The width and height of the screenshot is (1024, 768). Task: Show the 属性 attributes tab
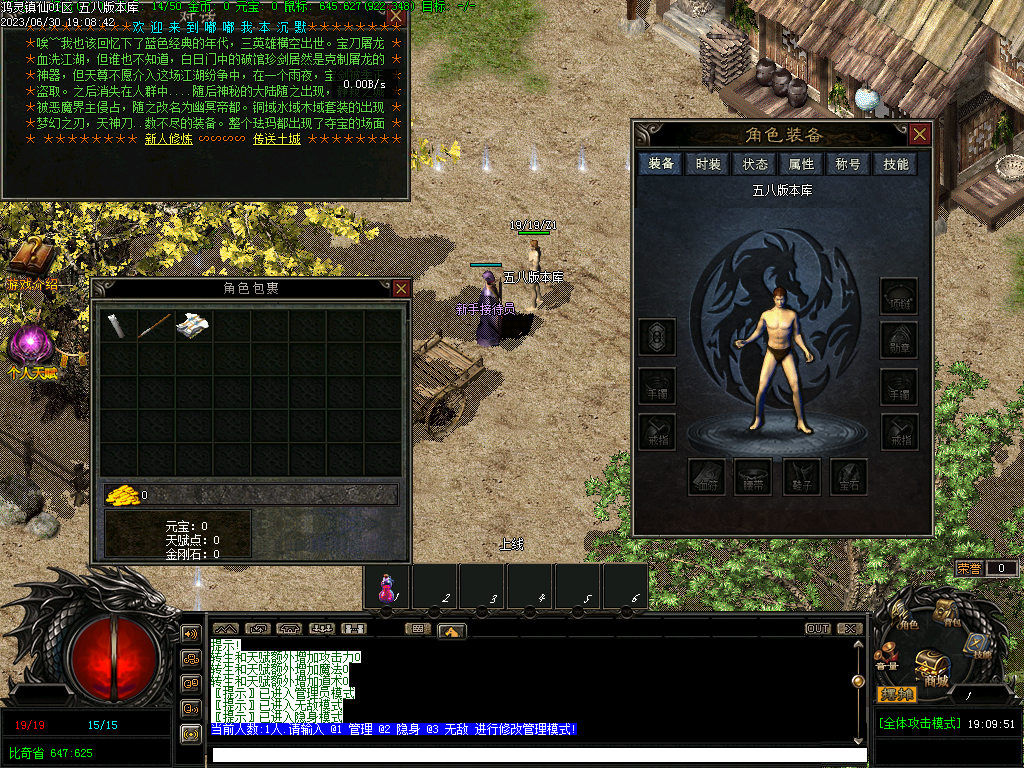pos(801,164)
